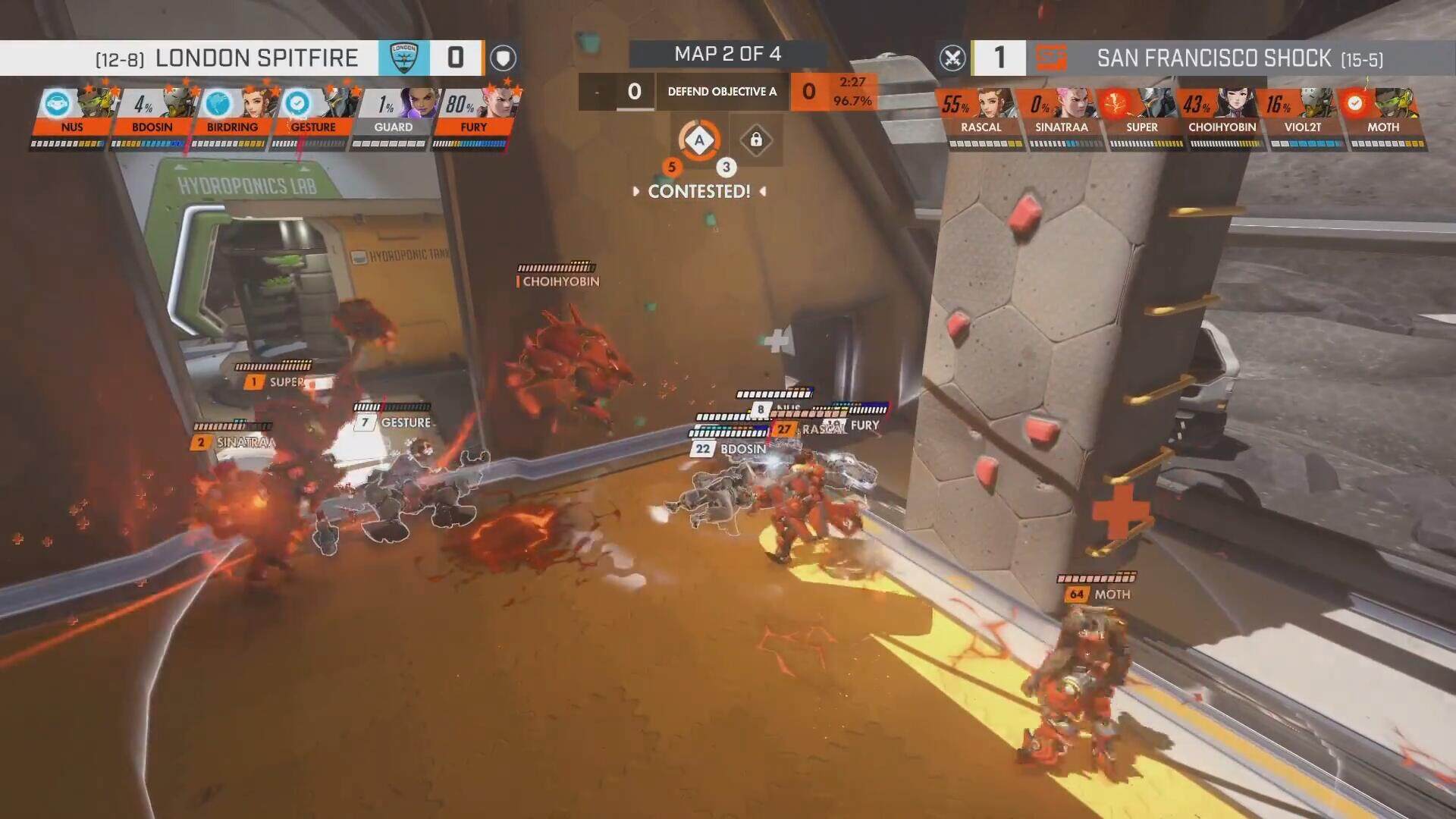Choose SINATRAA player card
Image resolution: width=1456 pixels, height=819 pixels.
1061,114
